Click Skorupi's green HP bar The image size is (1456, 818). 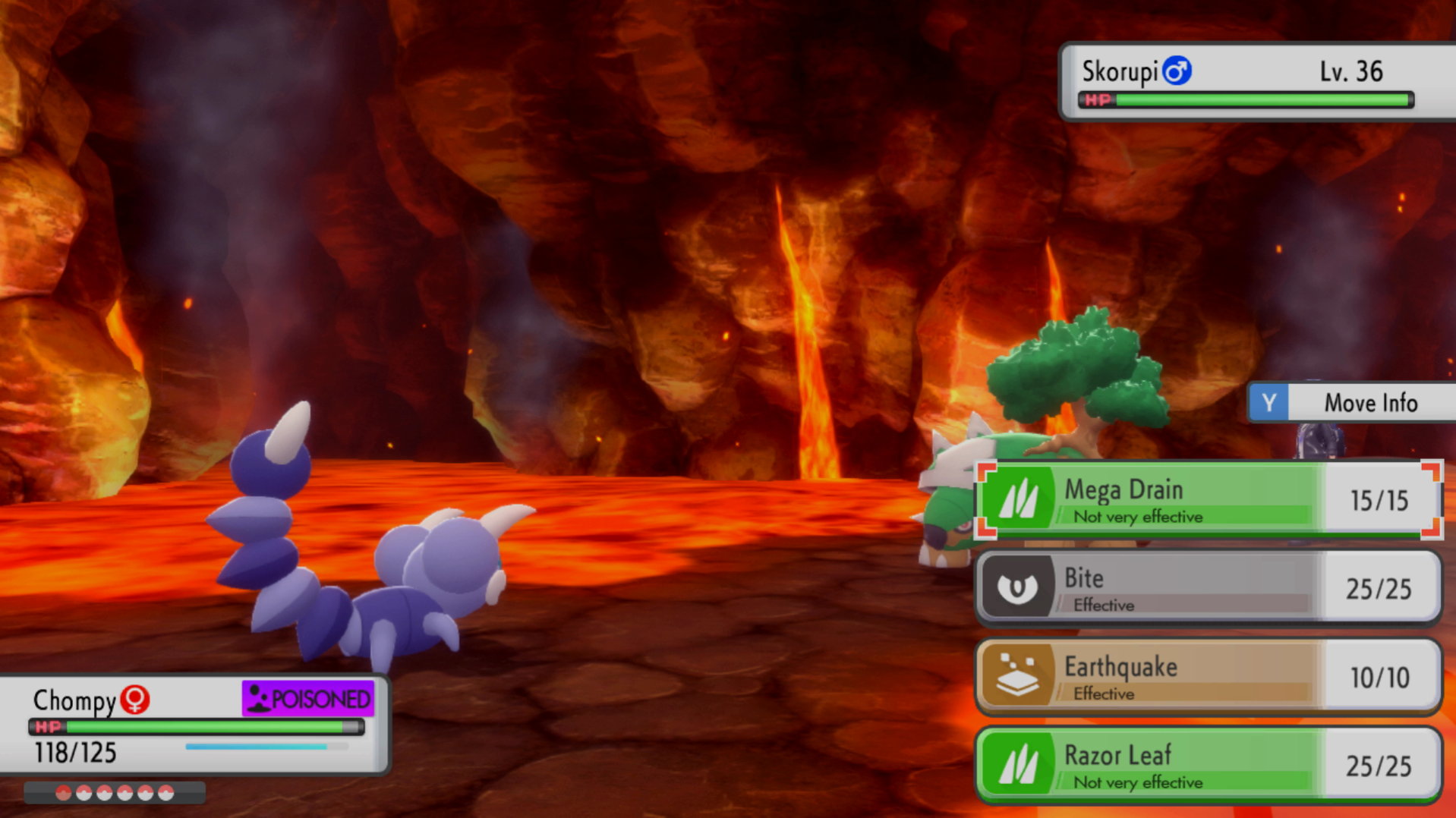1253,99
